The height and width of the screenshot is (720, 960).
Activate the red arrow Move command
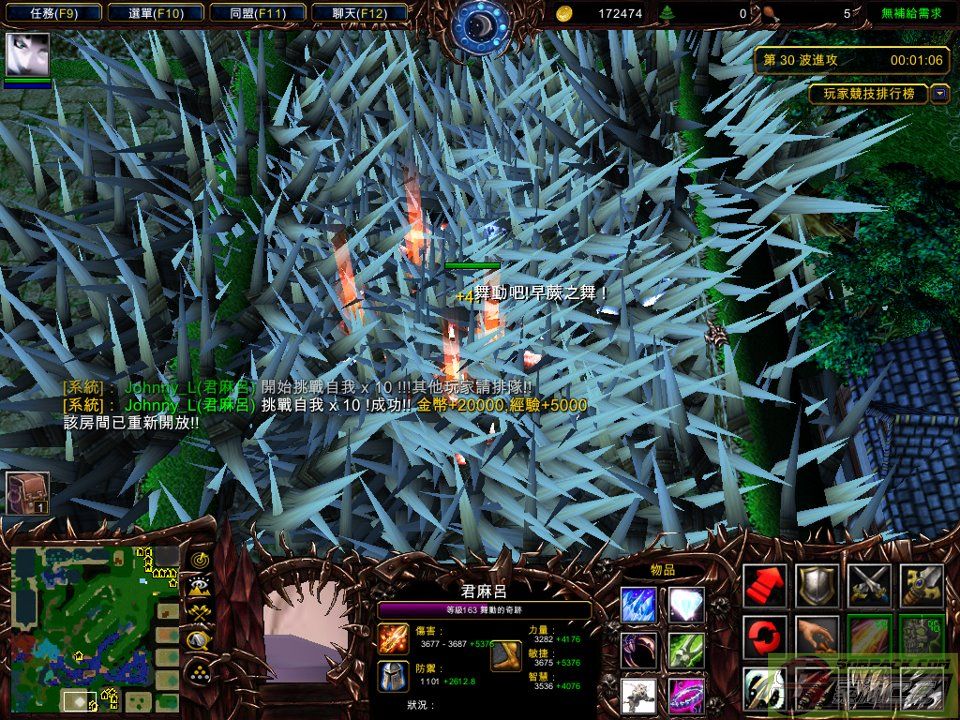pos(764,586)
